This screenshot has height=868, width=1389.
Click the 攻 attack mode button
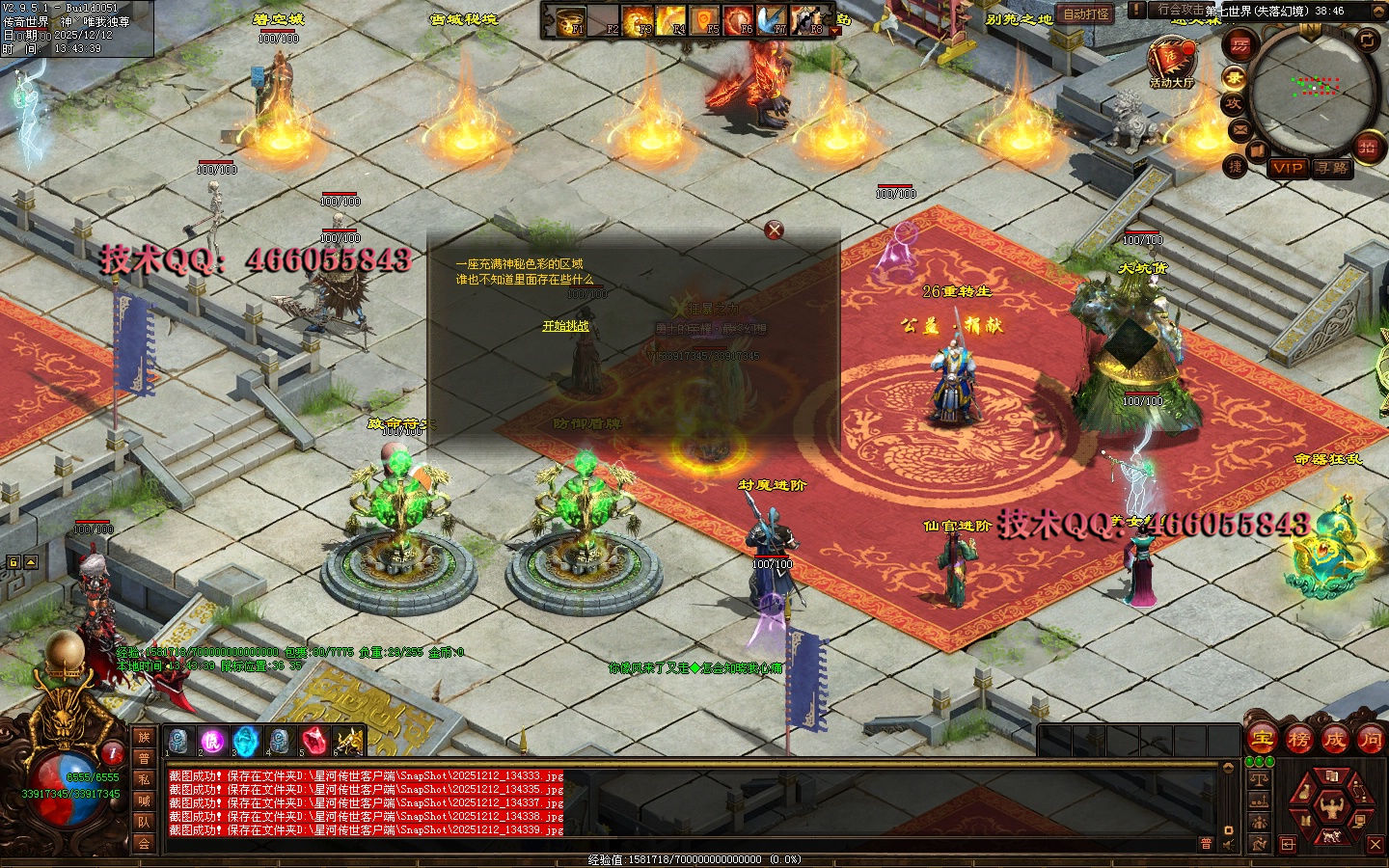coord(1234,103)
